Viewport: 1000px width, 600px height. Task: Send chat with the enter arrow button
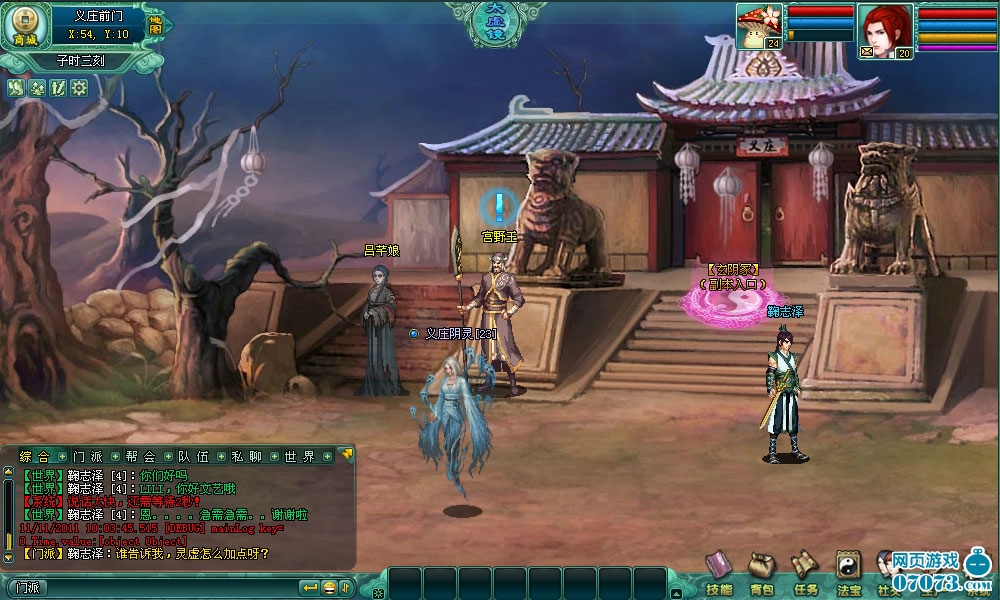tap(310, 587)
